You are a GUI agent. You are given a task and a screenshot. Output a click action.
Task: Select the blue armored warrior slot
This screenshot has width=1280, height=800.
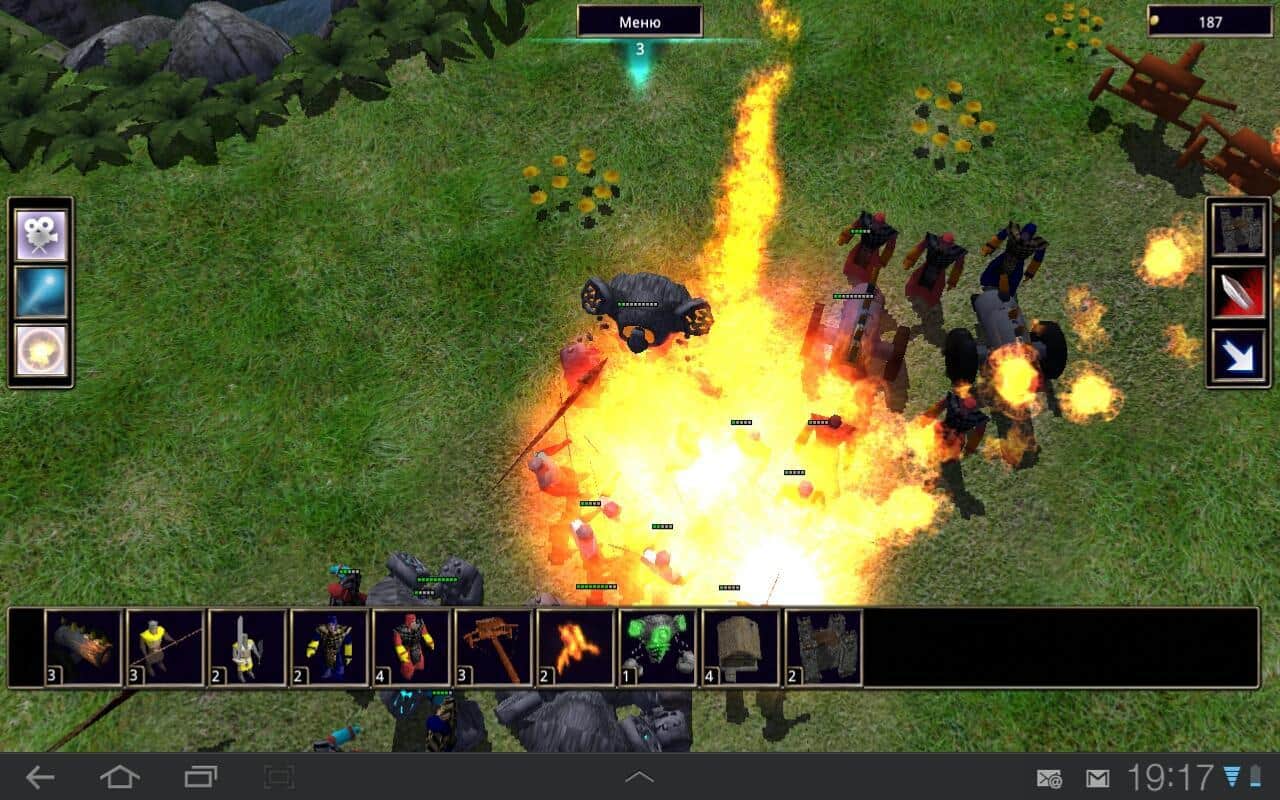click(x=330, y=647)
